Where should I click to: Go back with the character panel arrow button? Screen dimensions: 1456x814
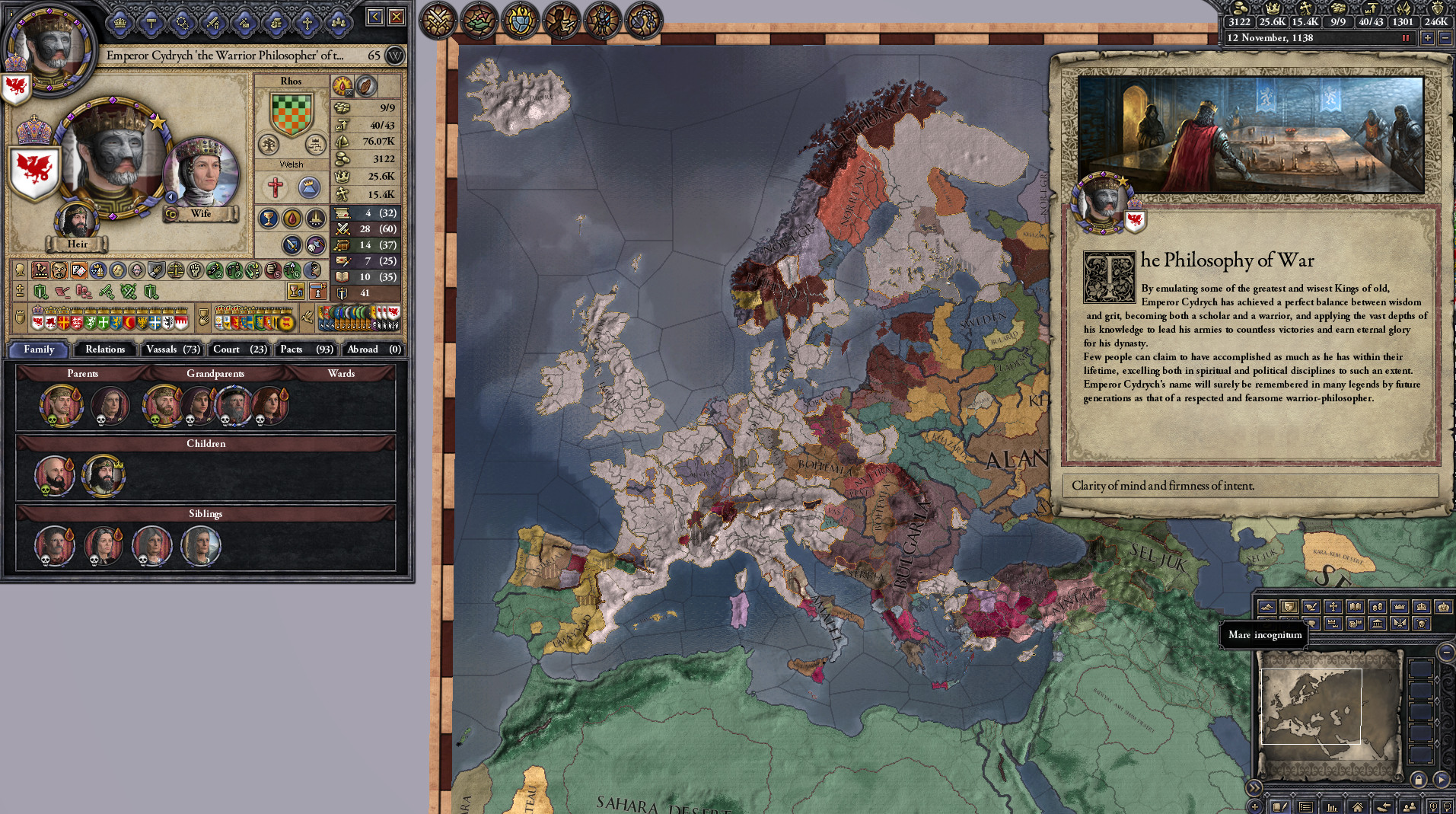[374, 17]
